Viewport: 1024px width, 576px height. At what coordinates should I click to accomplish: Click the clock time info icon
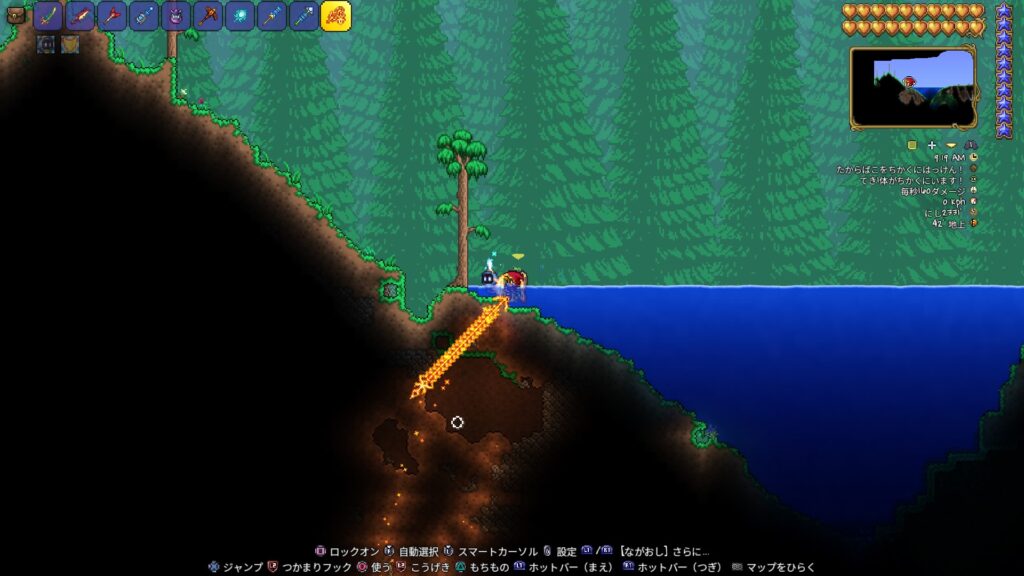tap(973, 157)
